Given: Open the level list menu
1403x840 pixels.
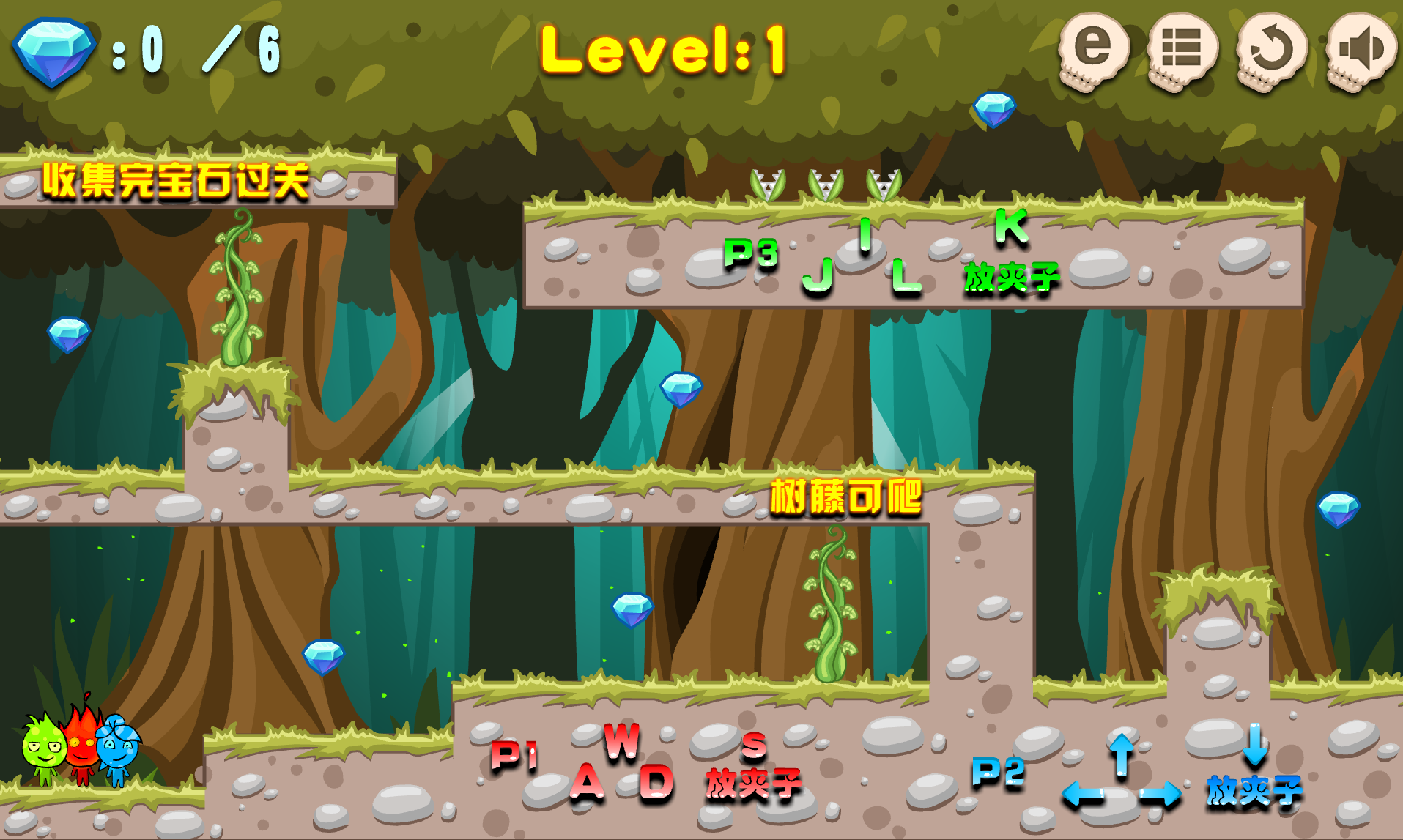Looking at the screenshot, I should point(1182,50).
